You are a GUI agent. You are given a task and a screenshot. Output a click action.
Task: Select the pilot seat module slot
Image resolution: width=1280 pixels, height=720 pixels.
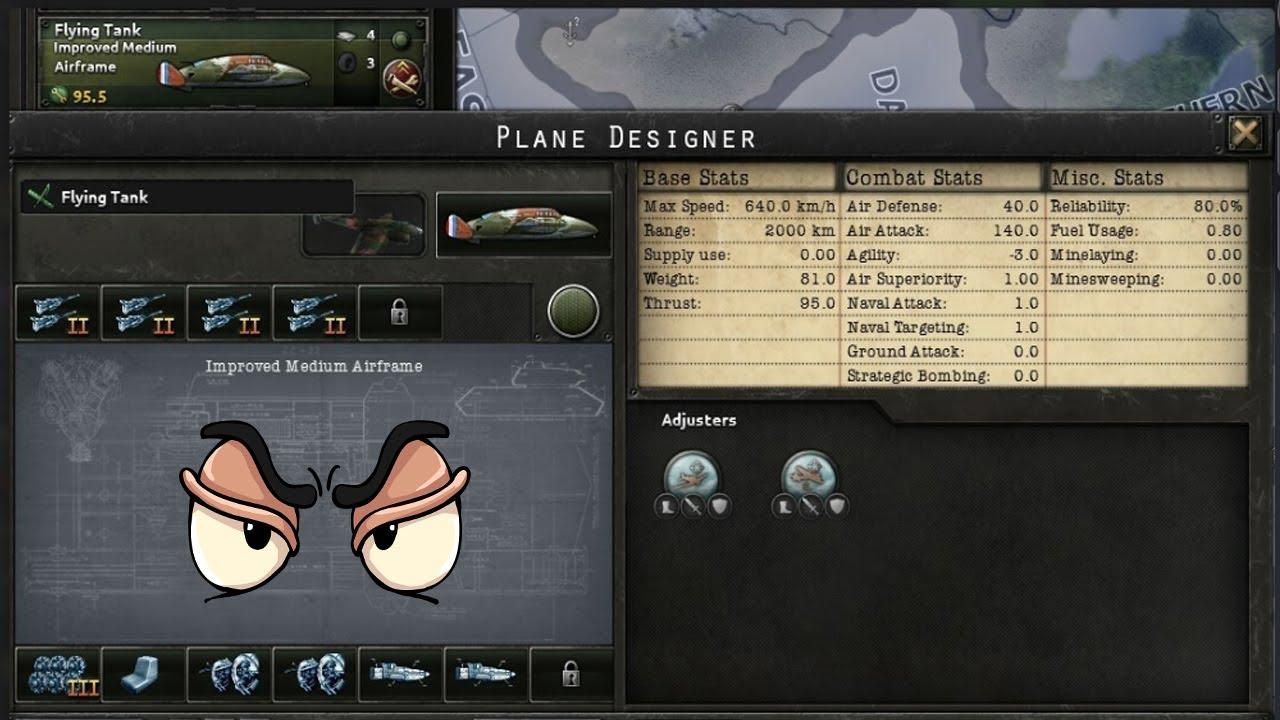[143, 674]
